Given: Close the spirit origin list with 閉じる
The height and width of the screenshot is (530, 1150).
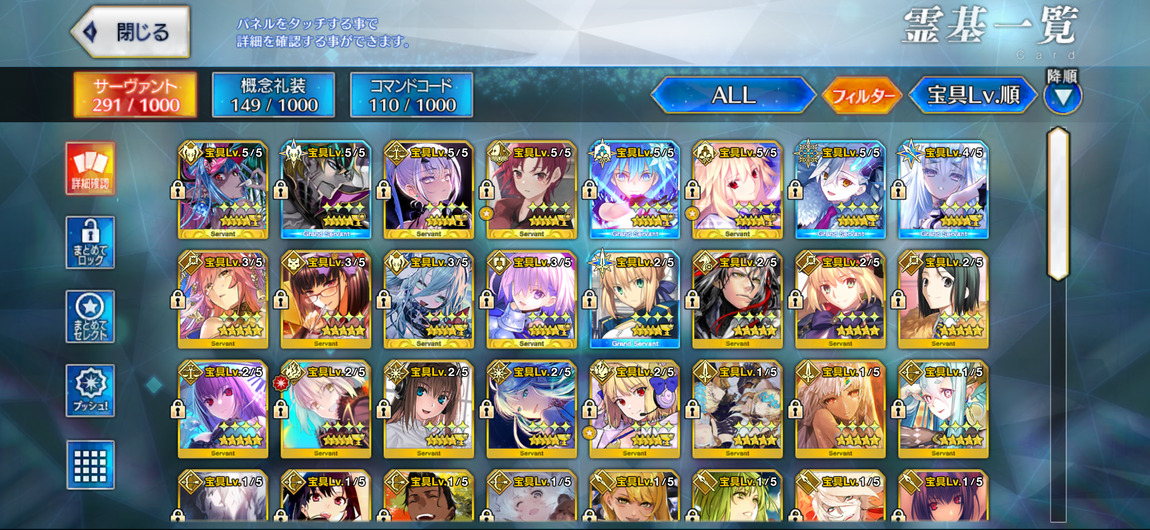Looking at the screenshot, I should tap(131, 32).
